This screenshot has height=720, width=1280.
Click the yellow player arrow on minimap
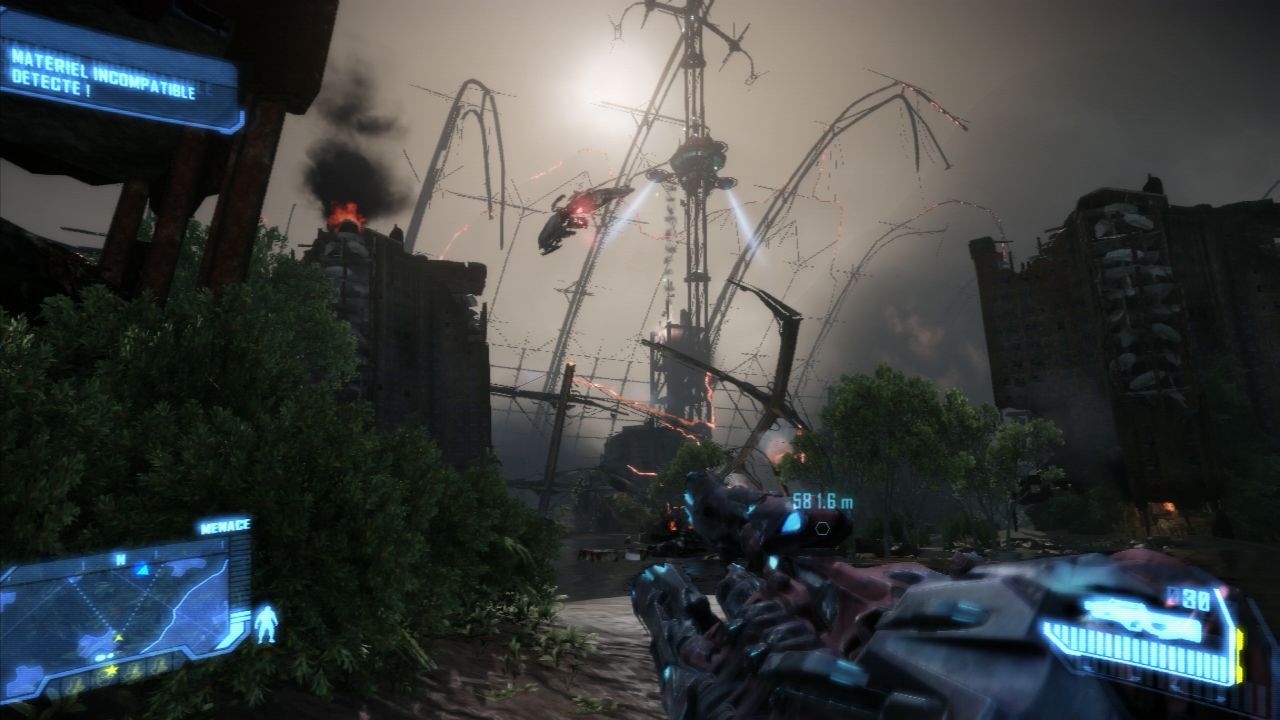(120, 636)
